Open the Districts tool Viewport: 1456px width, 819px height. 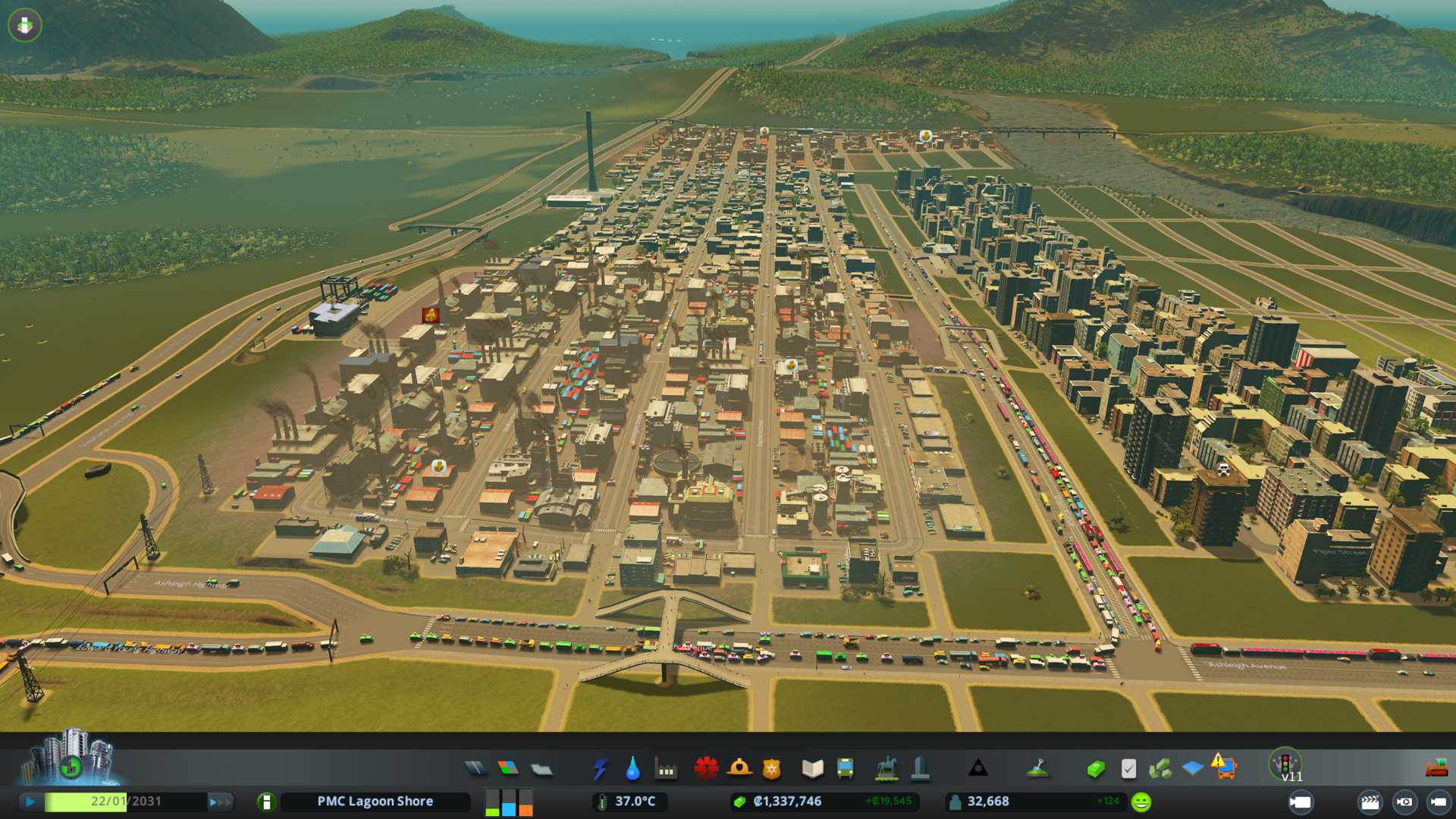click(541, 769)
